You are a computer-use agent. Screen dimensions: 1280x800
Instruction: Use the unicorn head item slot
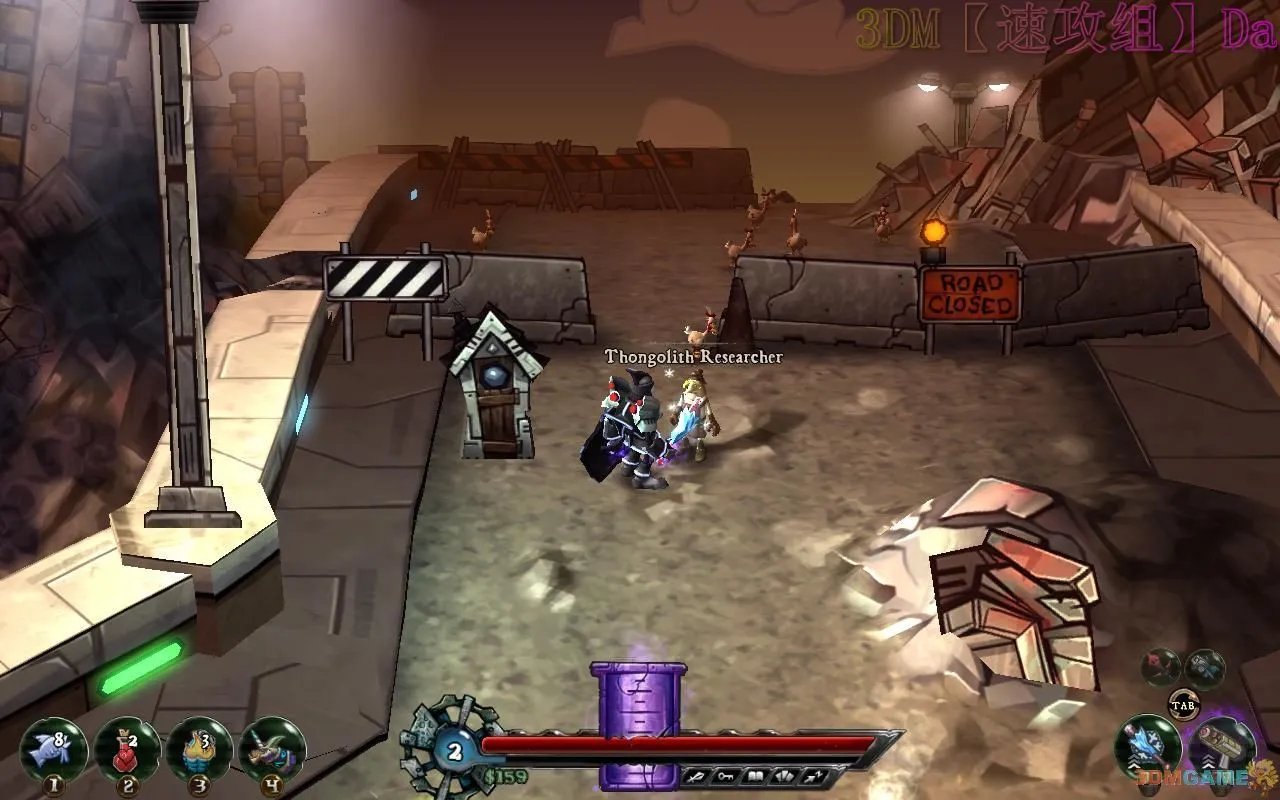tap(271, 749)
